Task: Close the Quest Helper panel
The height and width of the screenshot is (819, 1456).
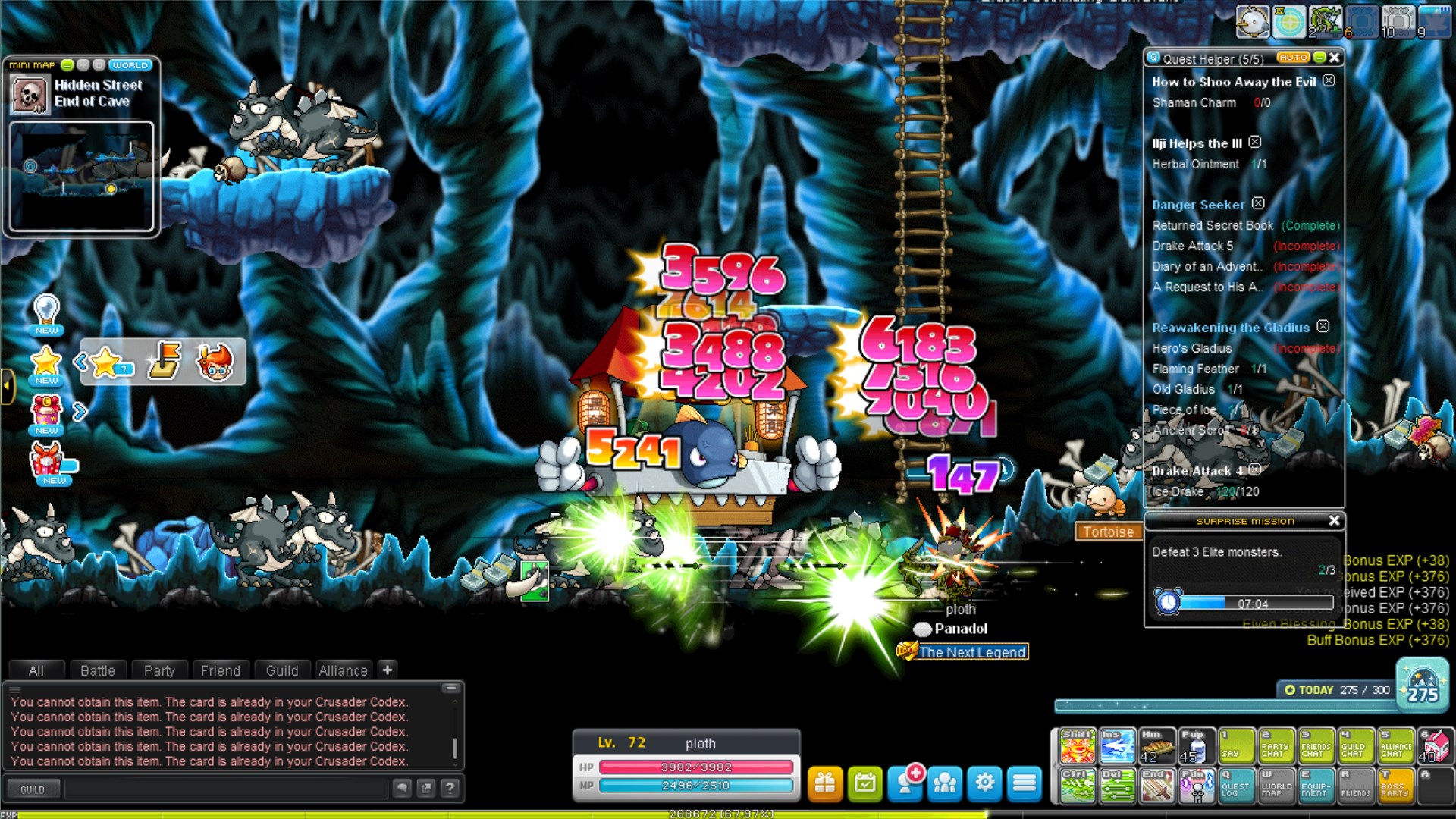Action: point(1335,58)
